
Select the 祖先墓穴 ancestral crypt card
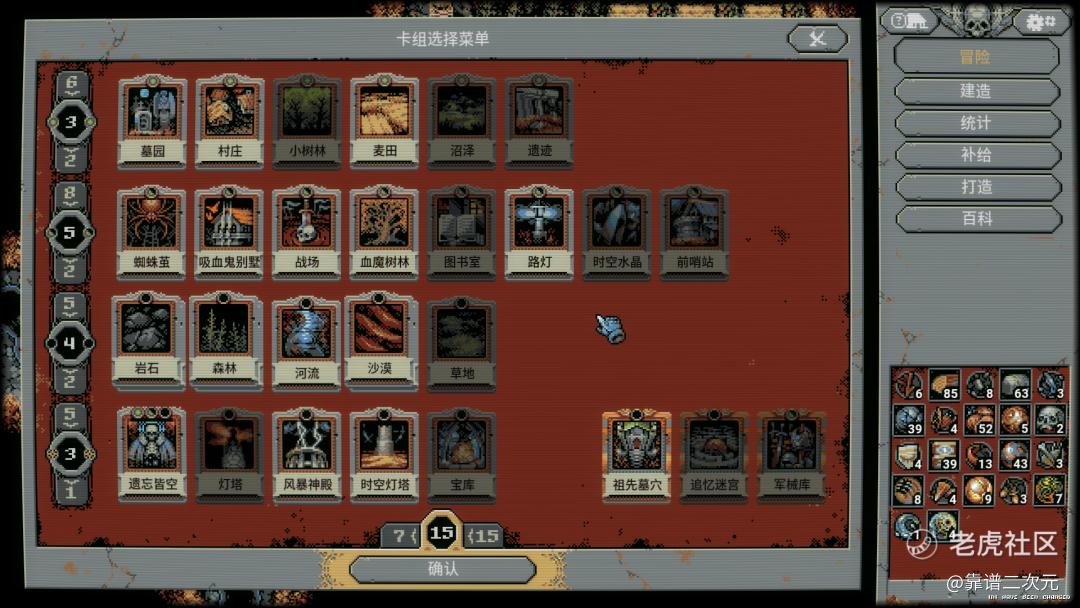point(637,452)
